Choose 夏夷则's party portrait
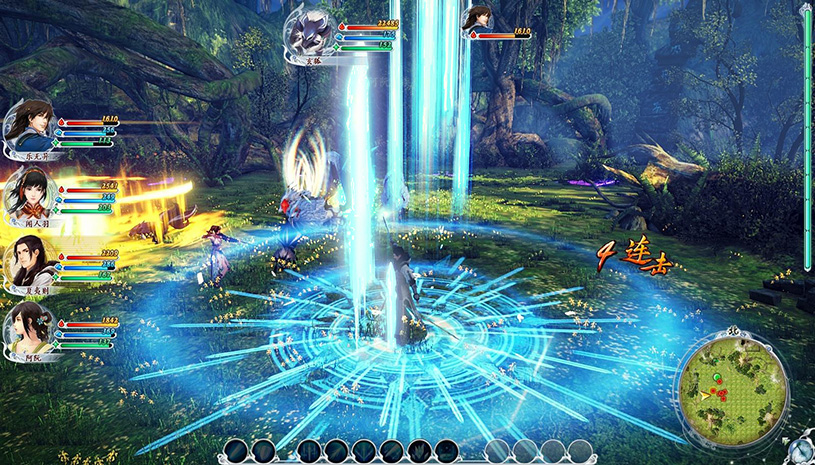The image size is (815, 465). click(x=27, y=262)
